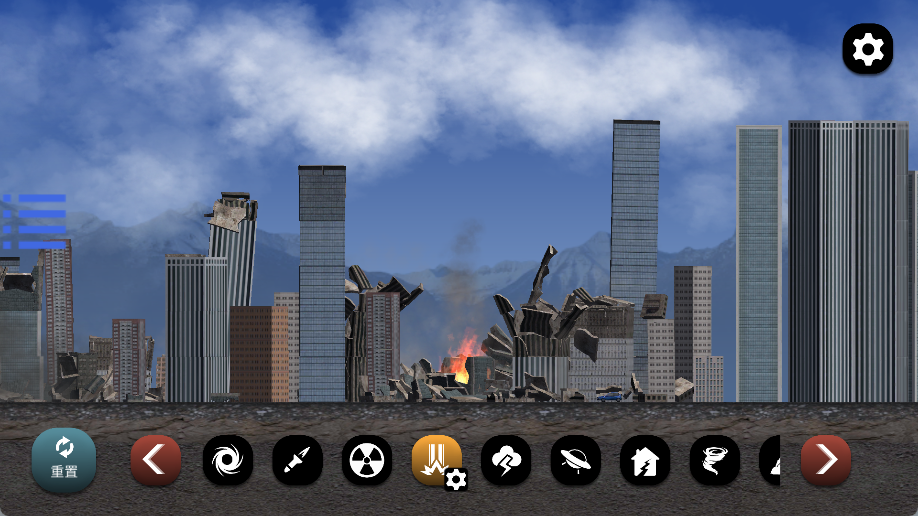Choose the missile weapon icon
The width and height of the screenshot is (918, 516).
pos(297,460)
